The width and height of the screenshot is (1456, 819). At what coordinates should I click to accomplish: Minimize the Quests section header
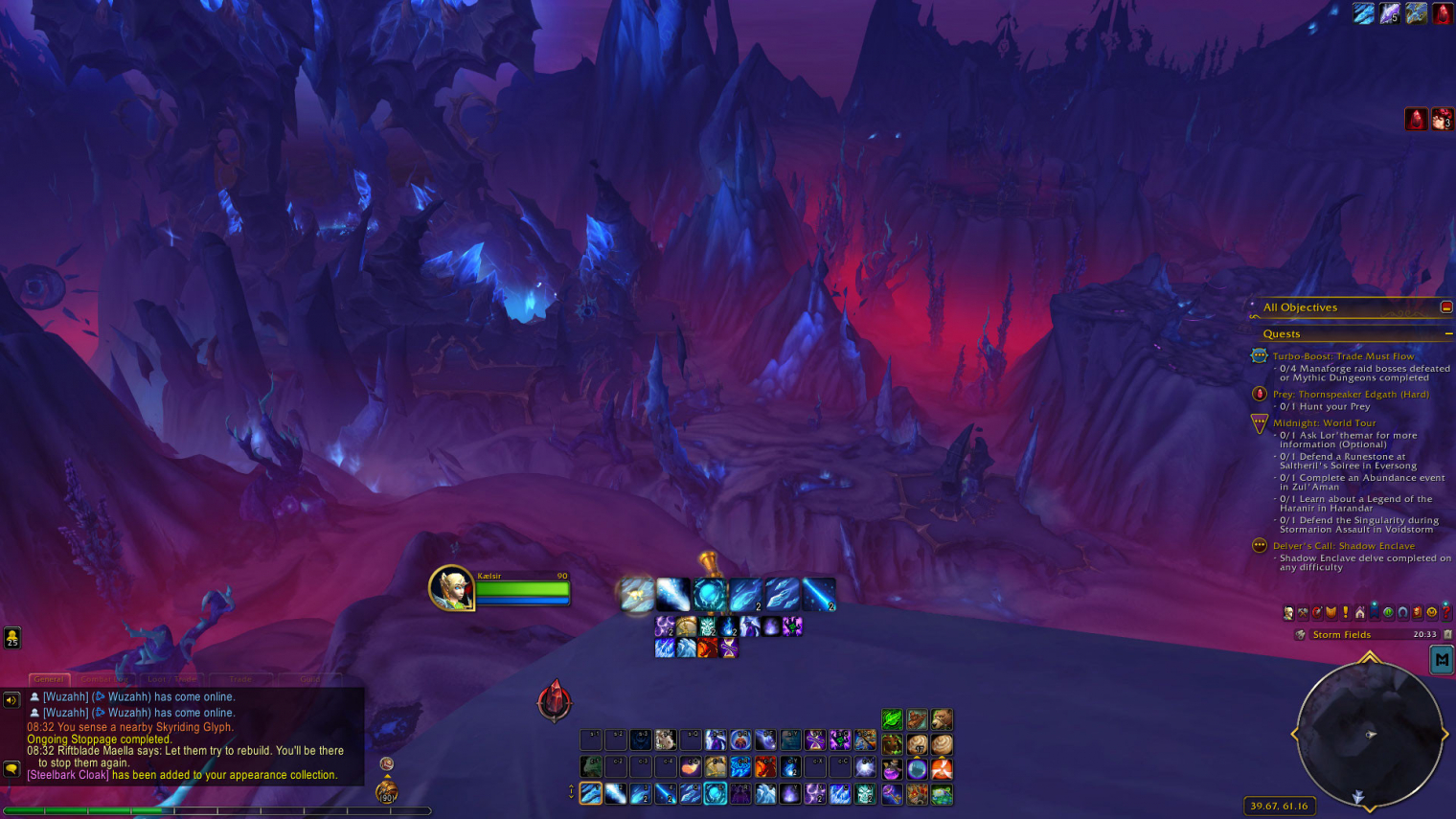pos(1448,334)
